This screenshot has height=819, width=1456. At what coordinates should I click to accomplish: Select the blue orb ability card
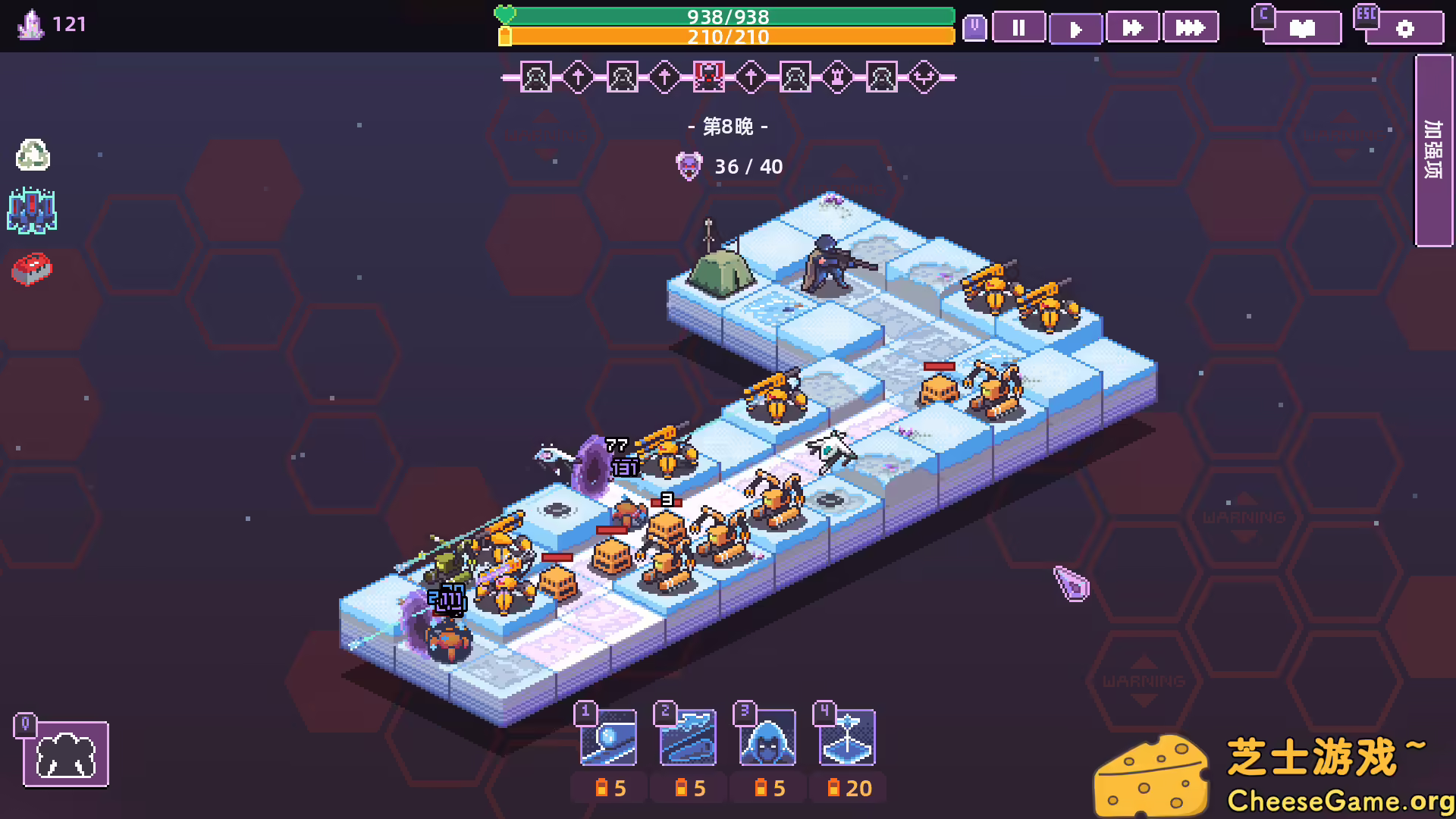click(x=608, y=738)
